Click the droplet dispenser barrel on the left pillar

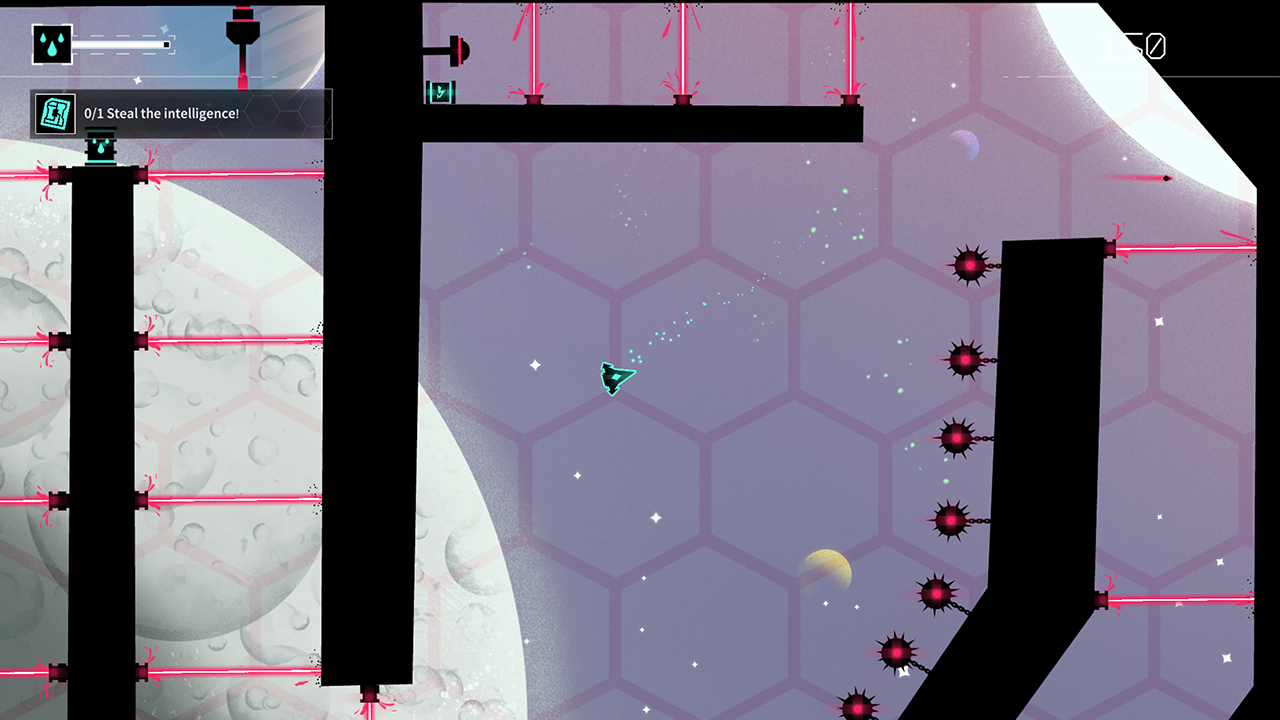[99, 148]
